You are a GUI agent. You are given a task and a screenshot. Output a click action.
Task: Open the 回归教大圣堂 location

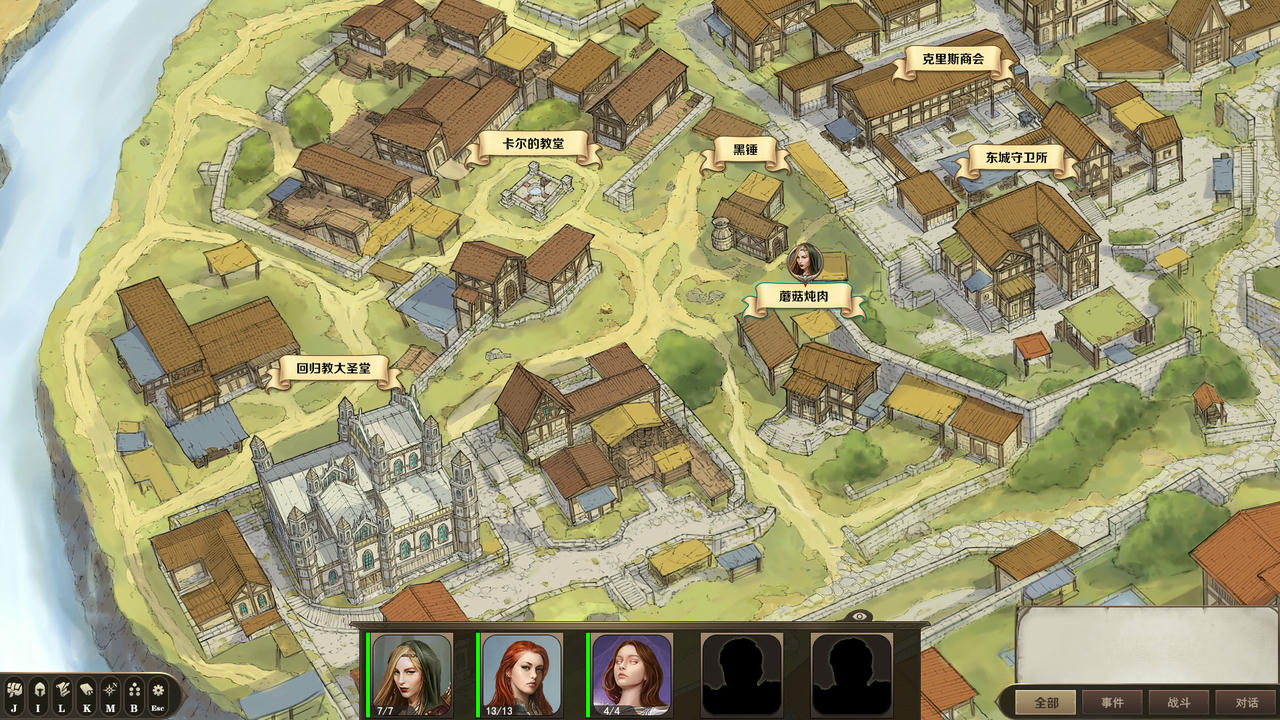[333, 369]
